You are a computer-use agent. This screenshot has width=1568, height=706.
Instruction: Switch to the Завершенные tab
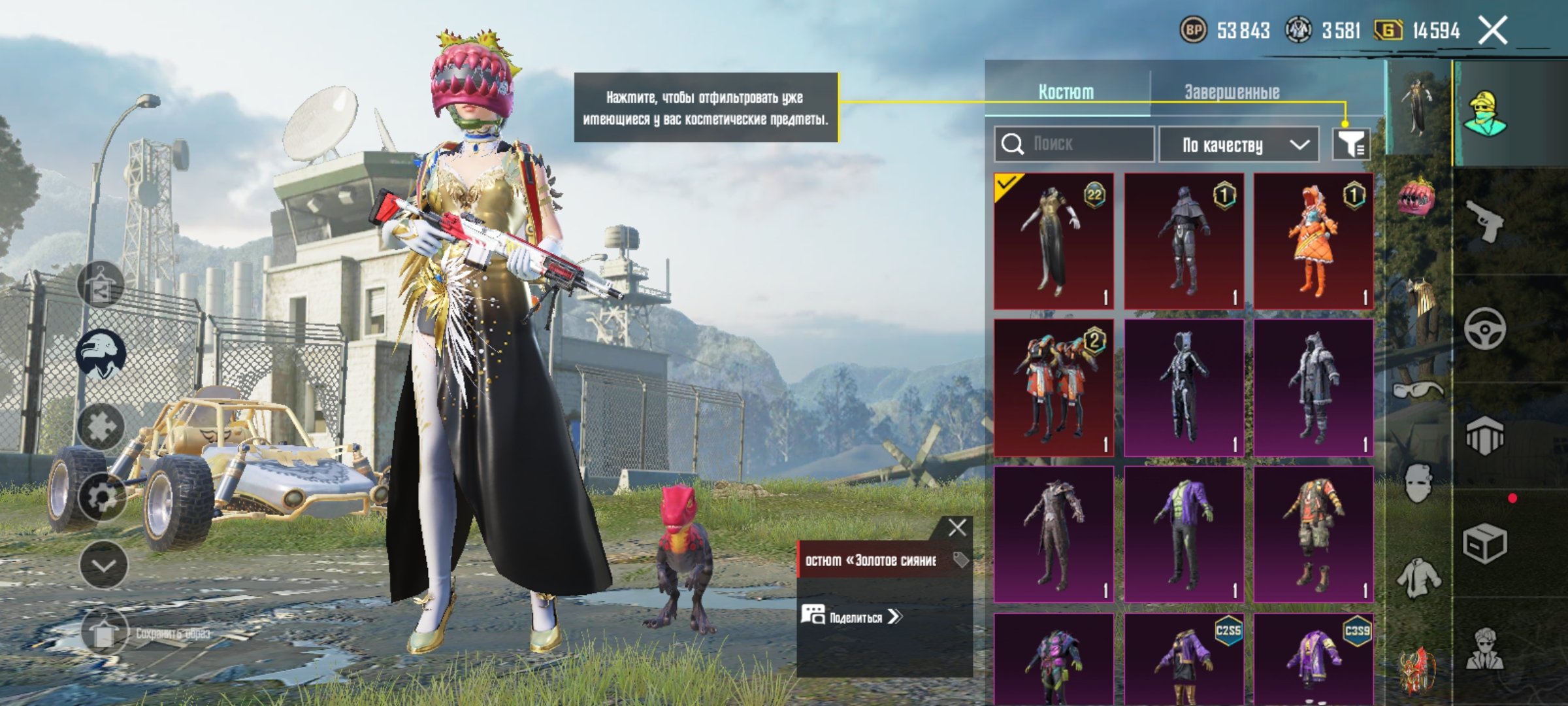[1232, 92]
